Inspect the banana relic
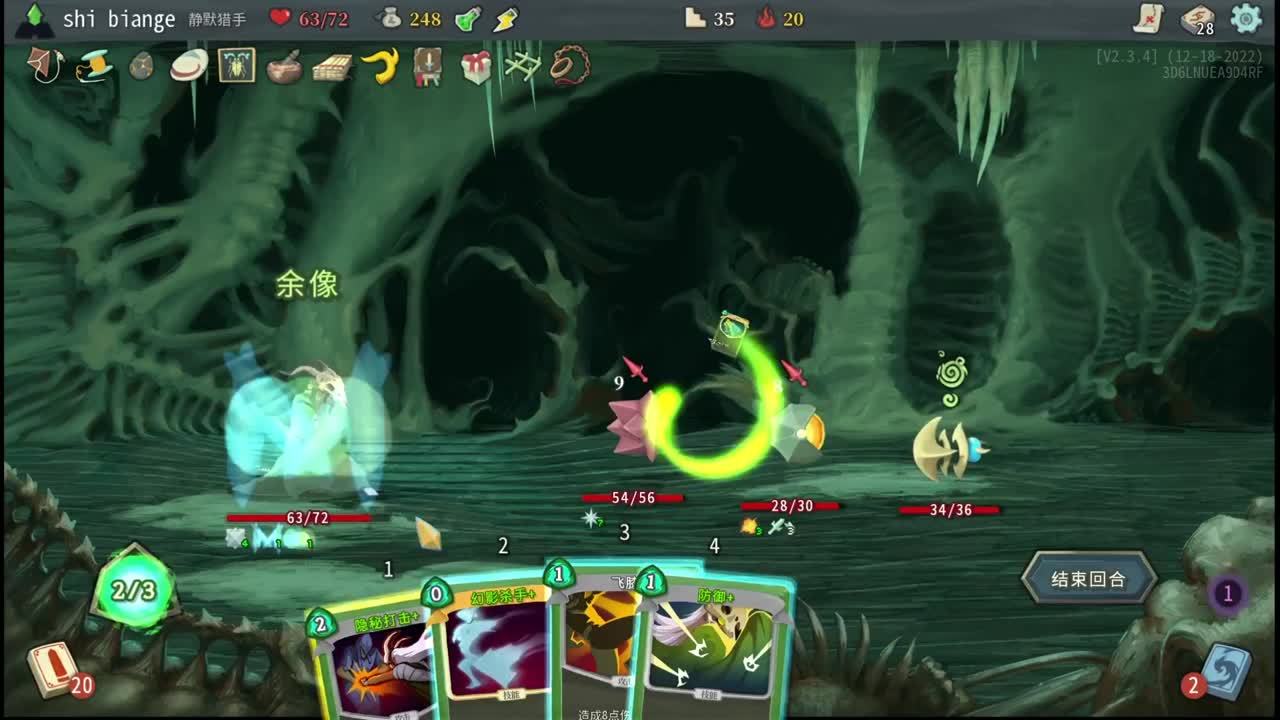1280x720 pixels. point(380,66)
